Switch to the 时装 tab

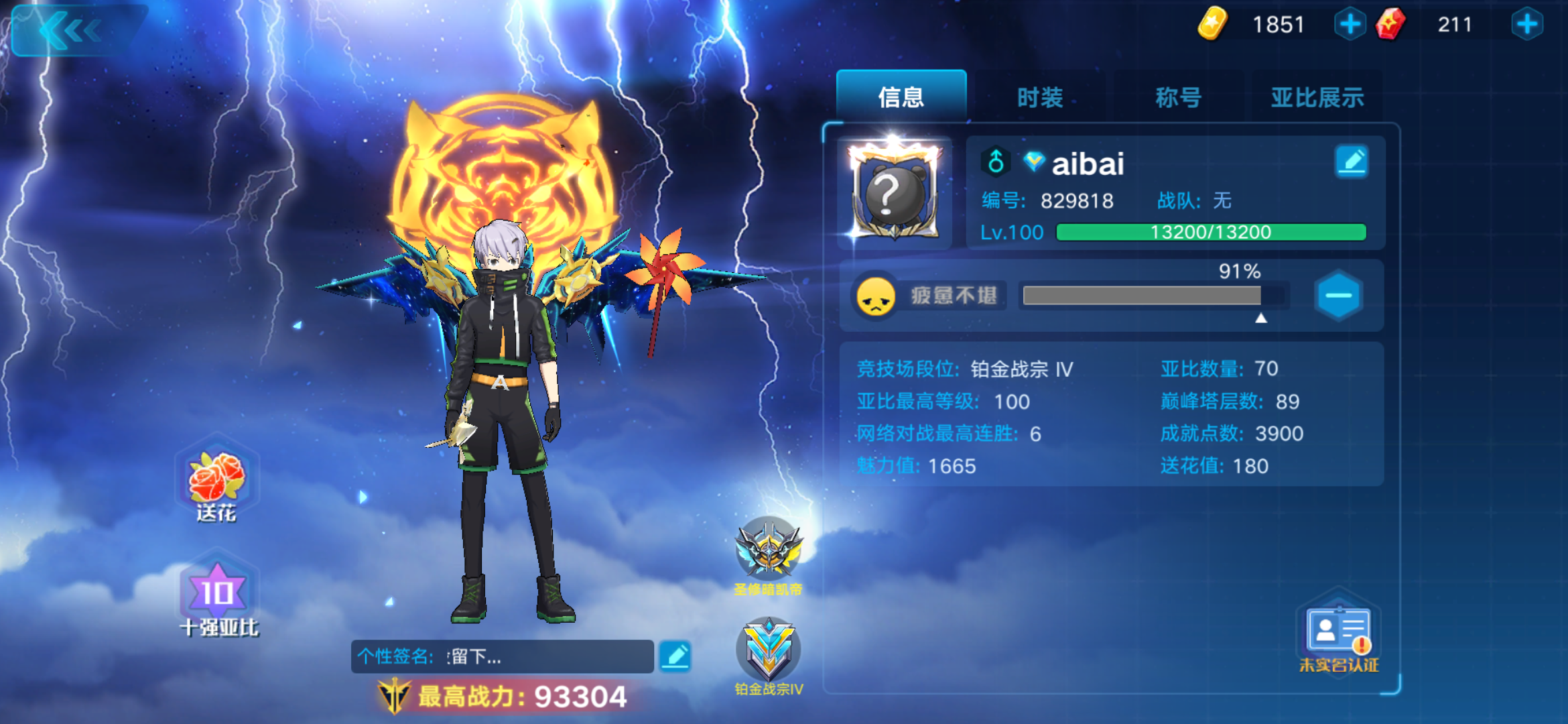click(x=1041, y=97)
